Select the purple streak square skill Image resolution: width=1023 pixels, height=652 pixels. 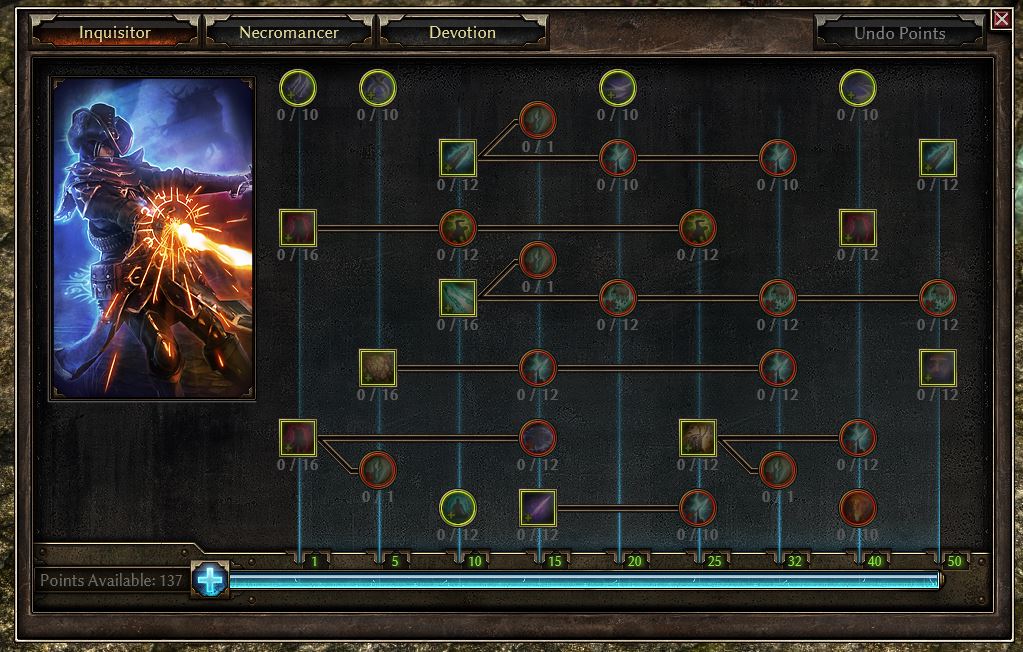click(538, 507)
